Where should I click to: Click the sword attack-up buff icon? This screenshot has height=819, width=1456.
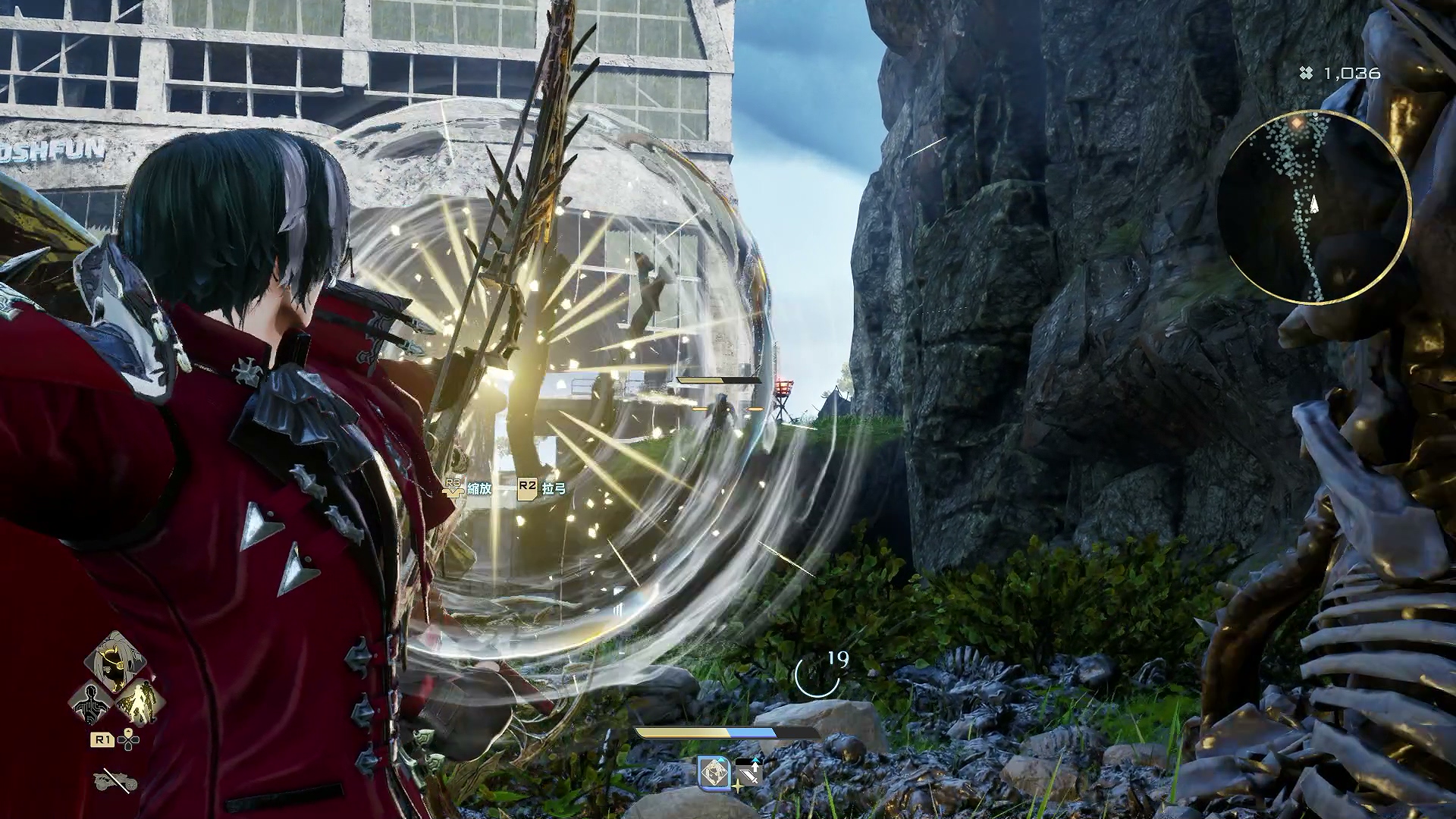(x=748, y=773)
